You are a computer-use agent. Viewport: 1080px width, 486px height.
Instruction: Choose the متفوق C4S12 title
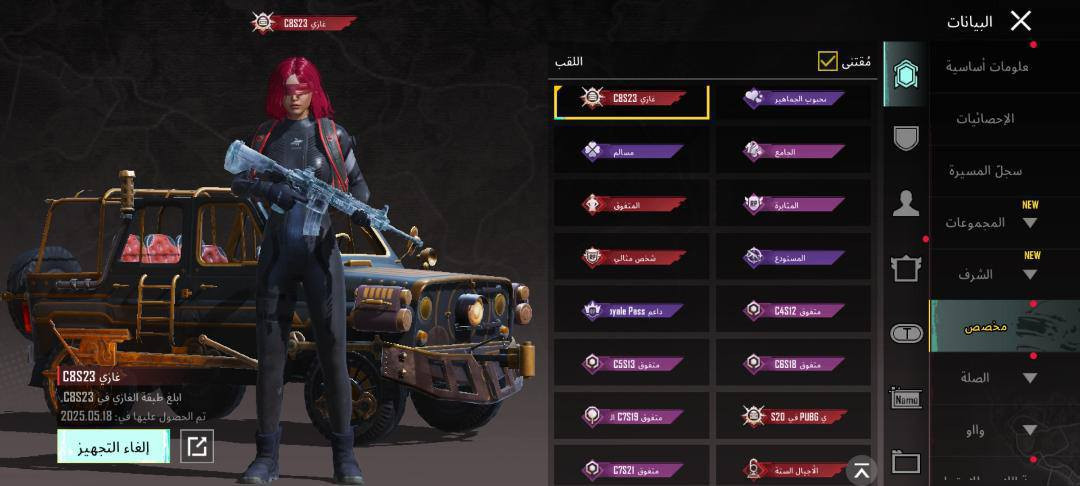(794, 311)
